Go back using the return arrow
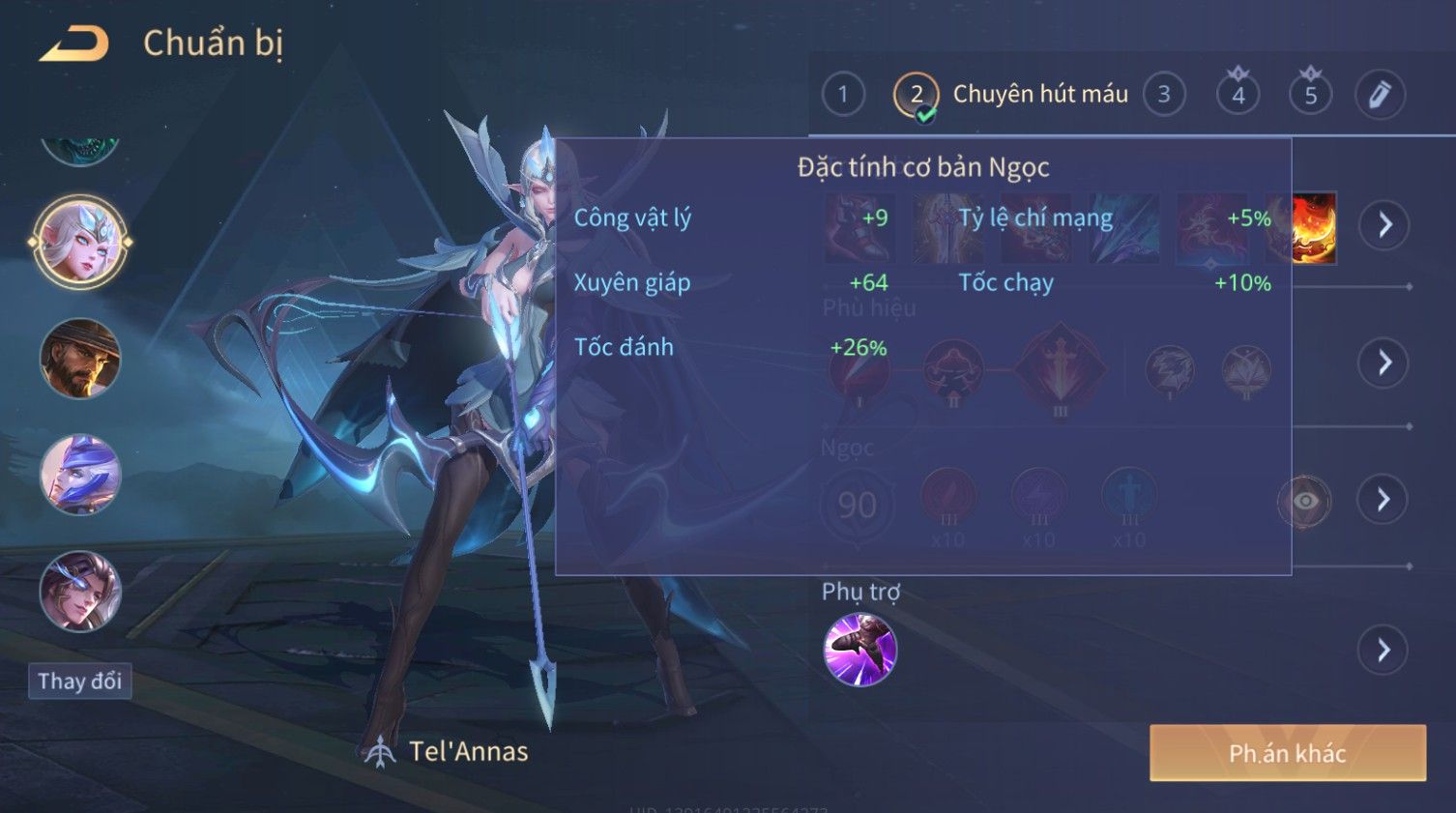Image resolution: width=1456 pixels, height=813 pixels. [x=74, y=44]
